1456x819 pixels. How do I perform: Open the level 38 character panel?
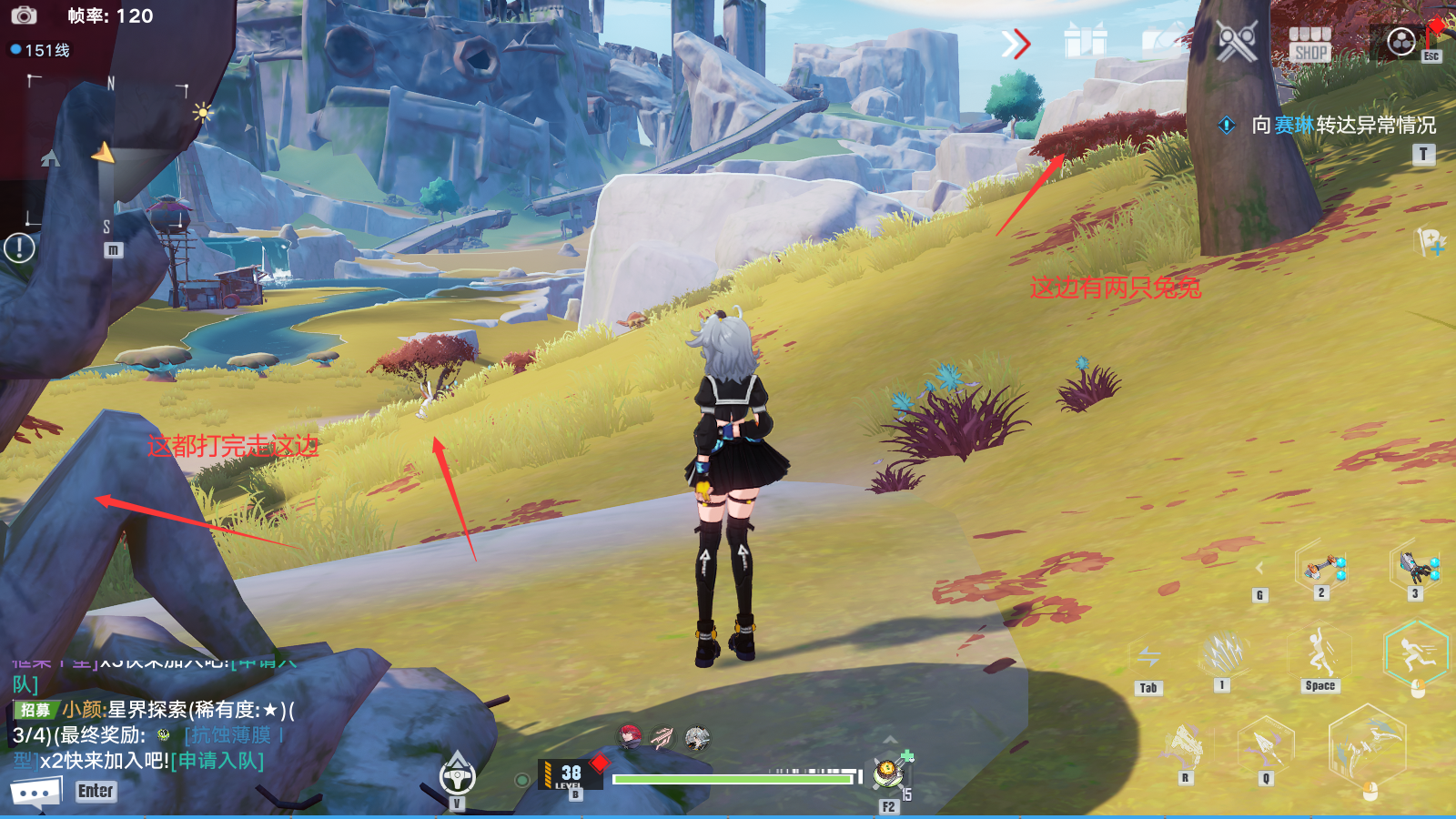pyautogui.click(x=571, y=774)
